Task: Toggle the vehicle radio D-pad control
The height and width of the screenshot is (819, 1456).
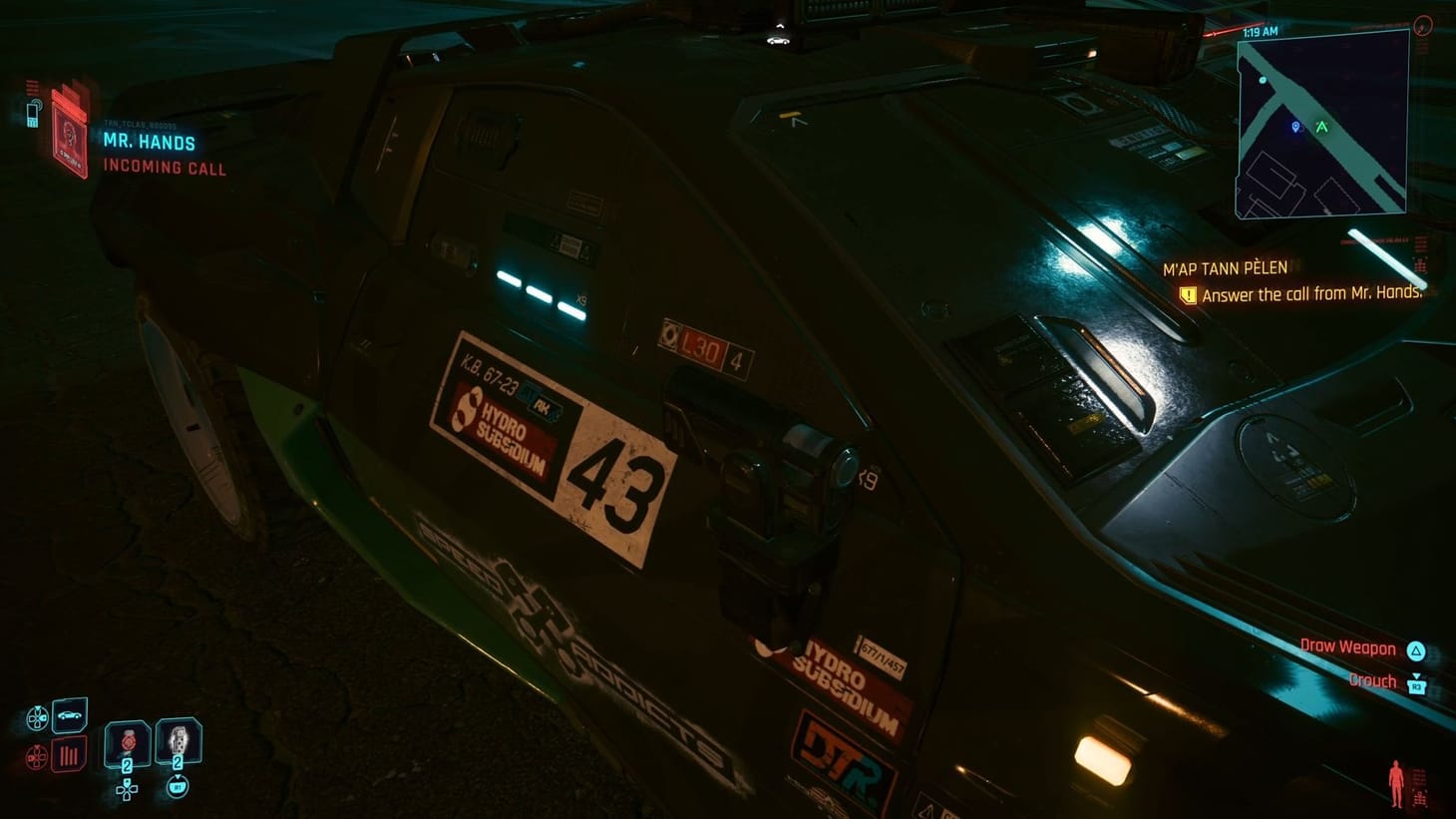Action: point(36,757)
